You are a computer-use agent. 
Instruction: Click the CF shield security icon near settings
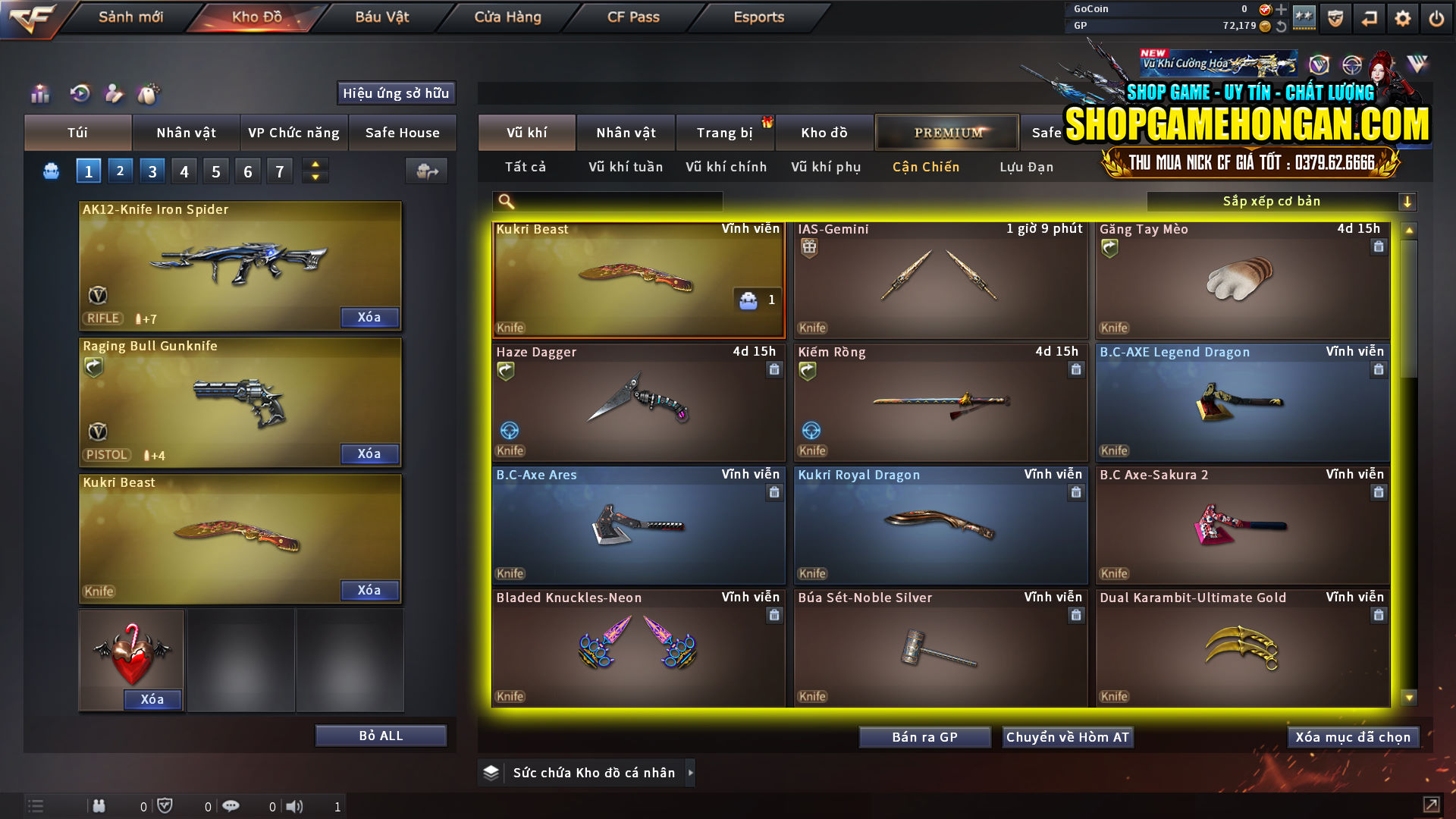(x=1335, y=17)
